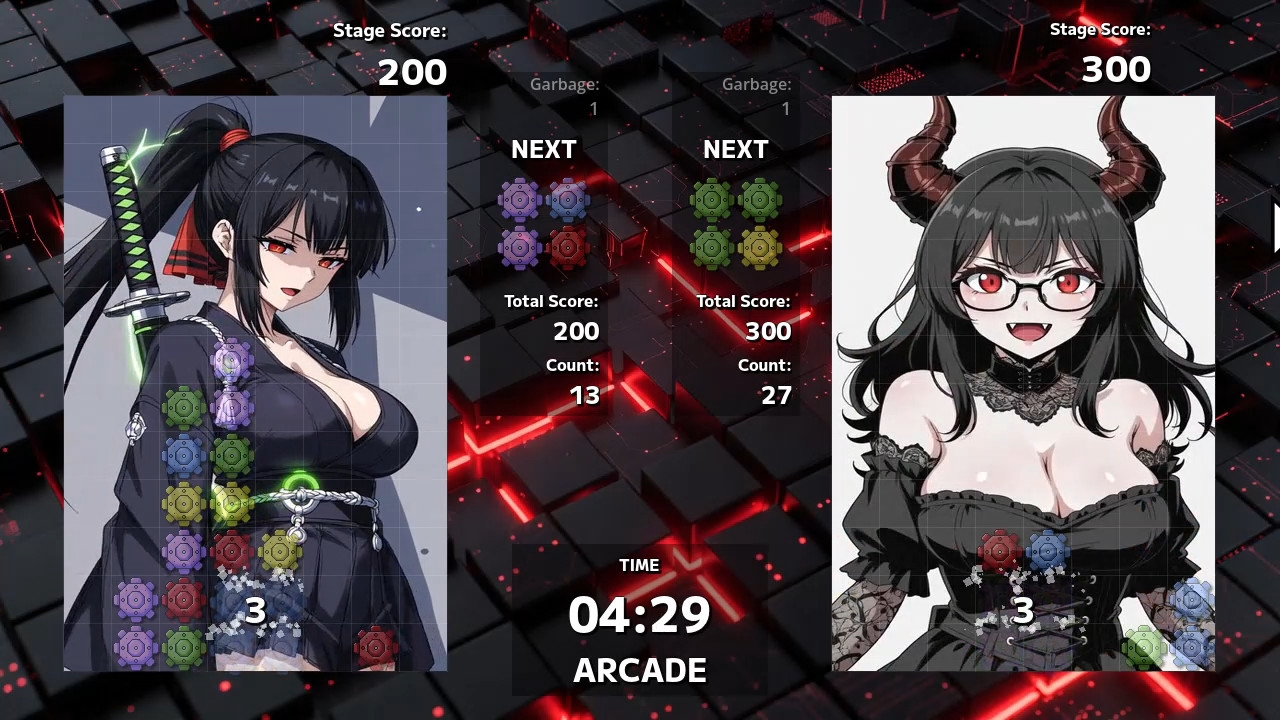
Task: Select the topmost purple gear on the left board
Action: (230, 358)
